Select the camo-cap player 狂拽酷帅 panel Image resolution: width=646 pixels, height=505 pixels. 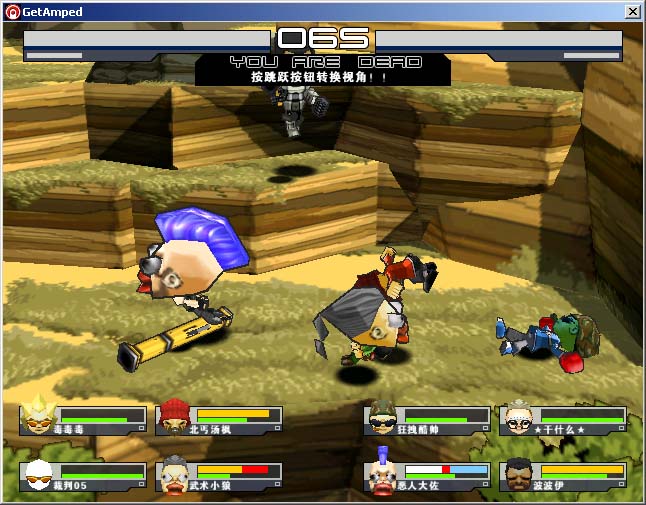coord(427,420)
